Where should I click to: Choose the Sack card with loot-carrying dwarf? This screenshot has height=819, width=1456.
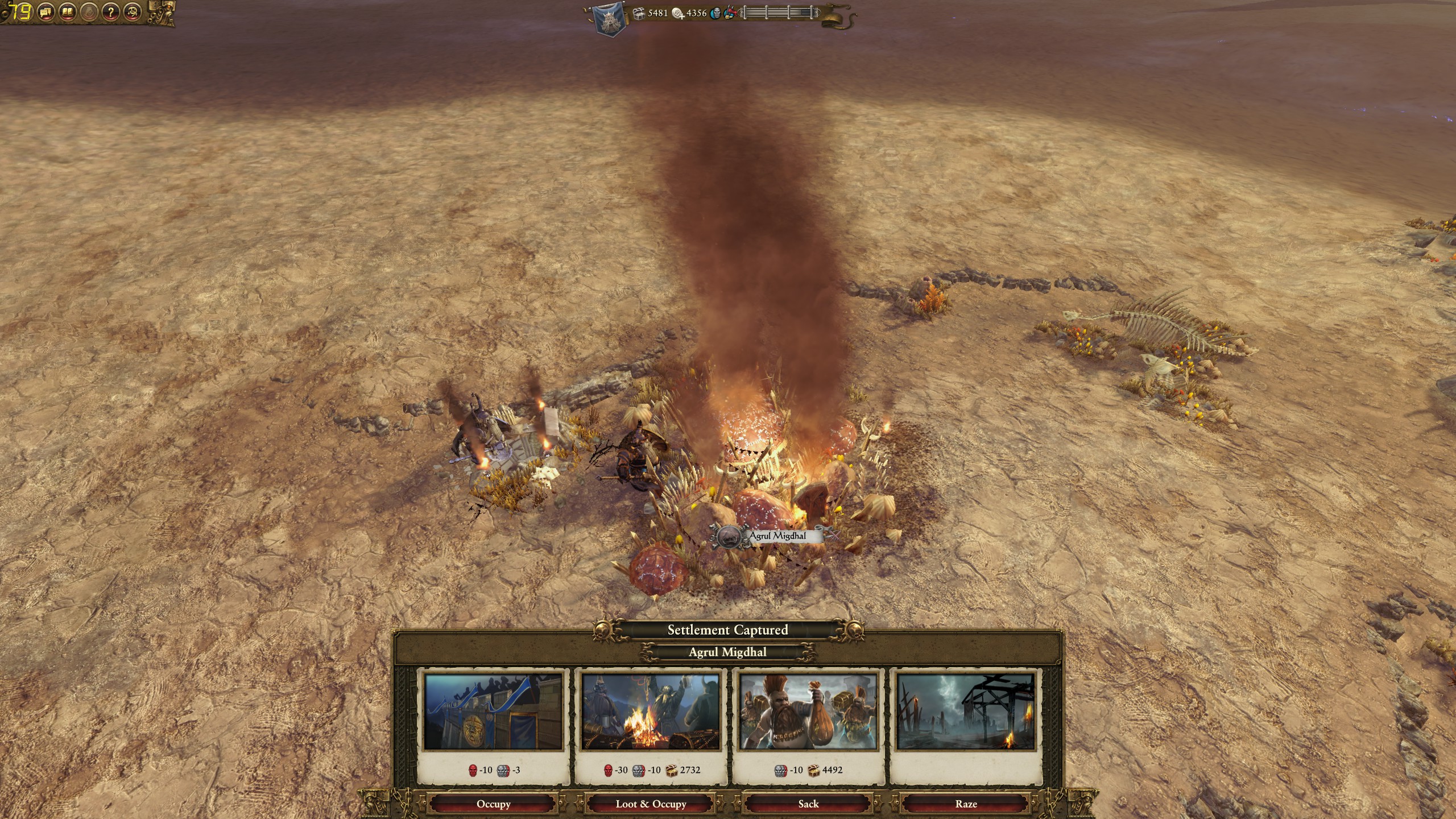click(808, 712)
